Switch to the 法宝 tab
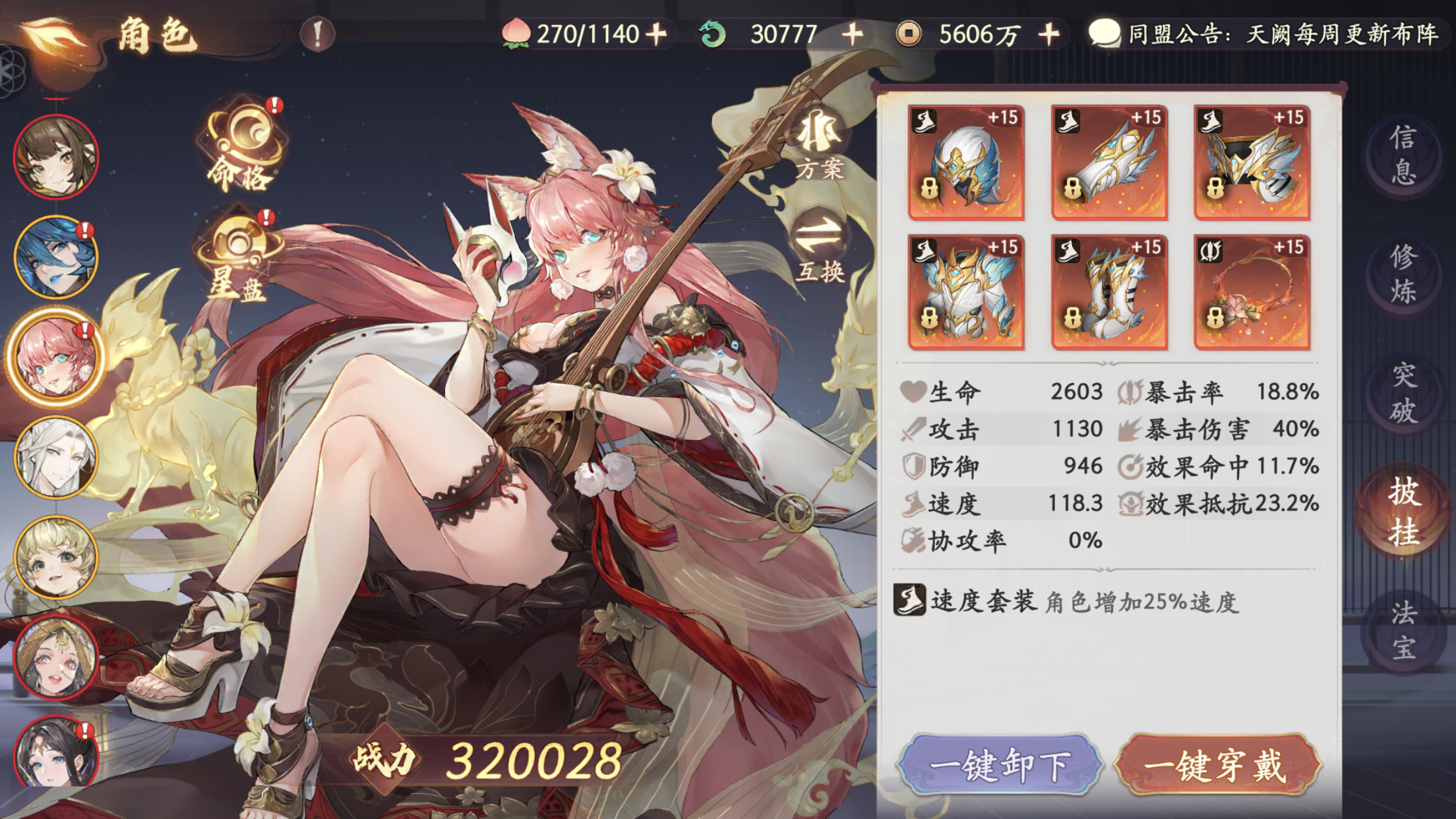 coord(1405,630)
